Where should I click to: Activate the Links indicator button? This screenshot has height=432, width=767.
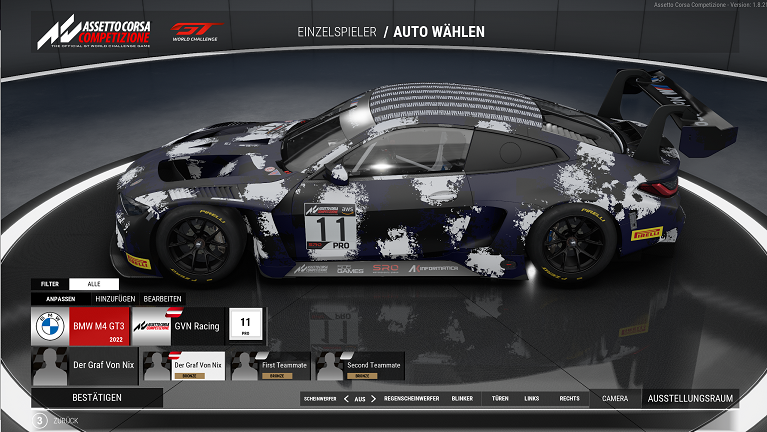(532, 398)
